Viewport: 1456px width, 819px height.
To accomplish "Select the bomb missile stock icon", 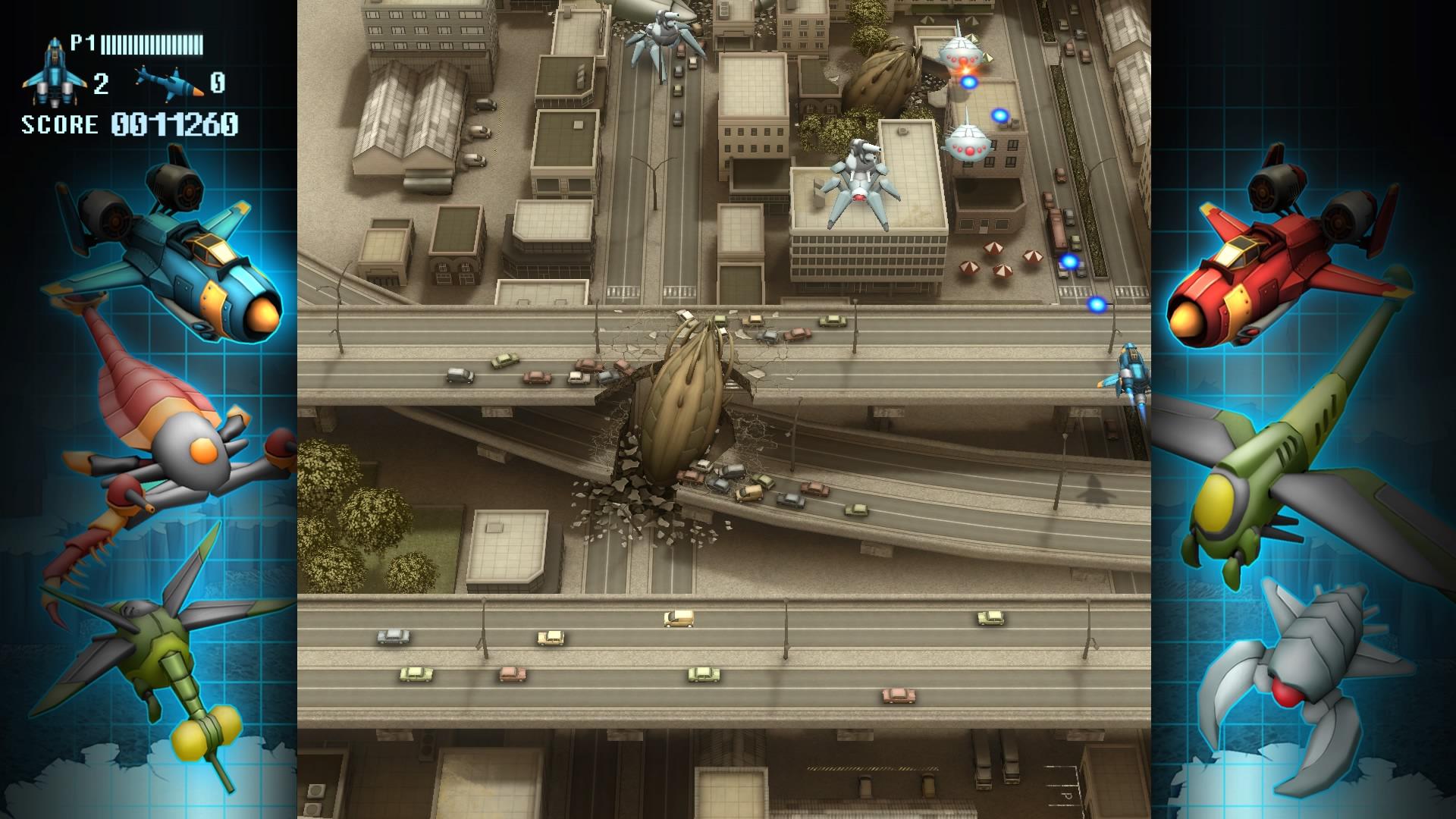I will click(169, 81).
